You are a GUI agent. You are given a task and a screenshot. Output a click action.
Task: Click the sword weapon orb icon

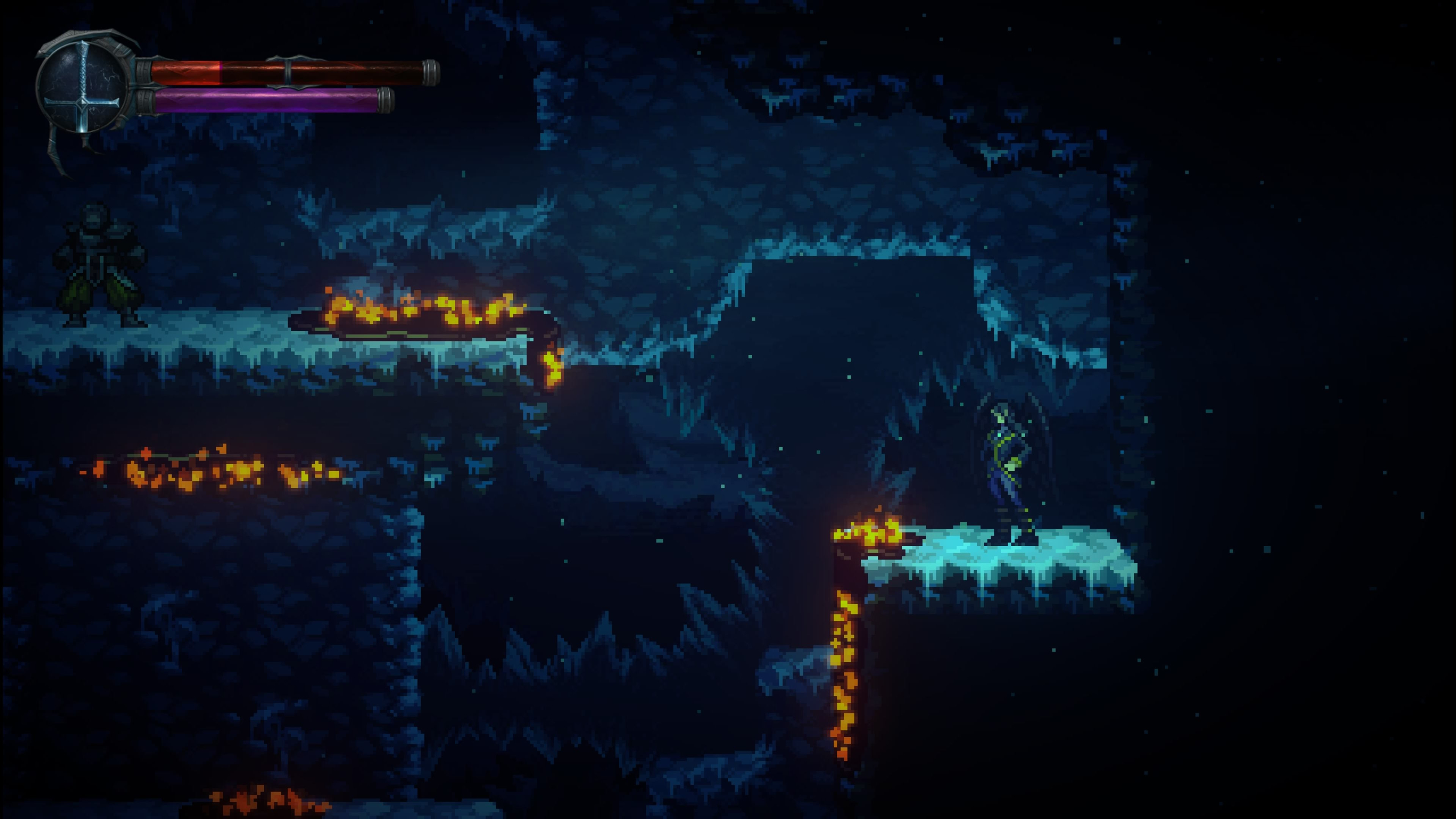coord(84,86)
